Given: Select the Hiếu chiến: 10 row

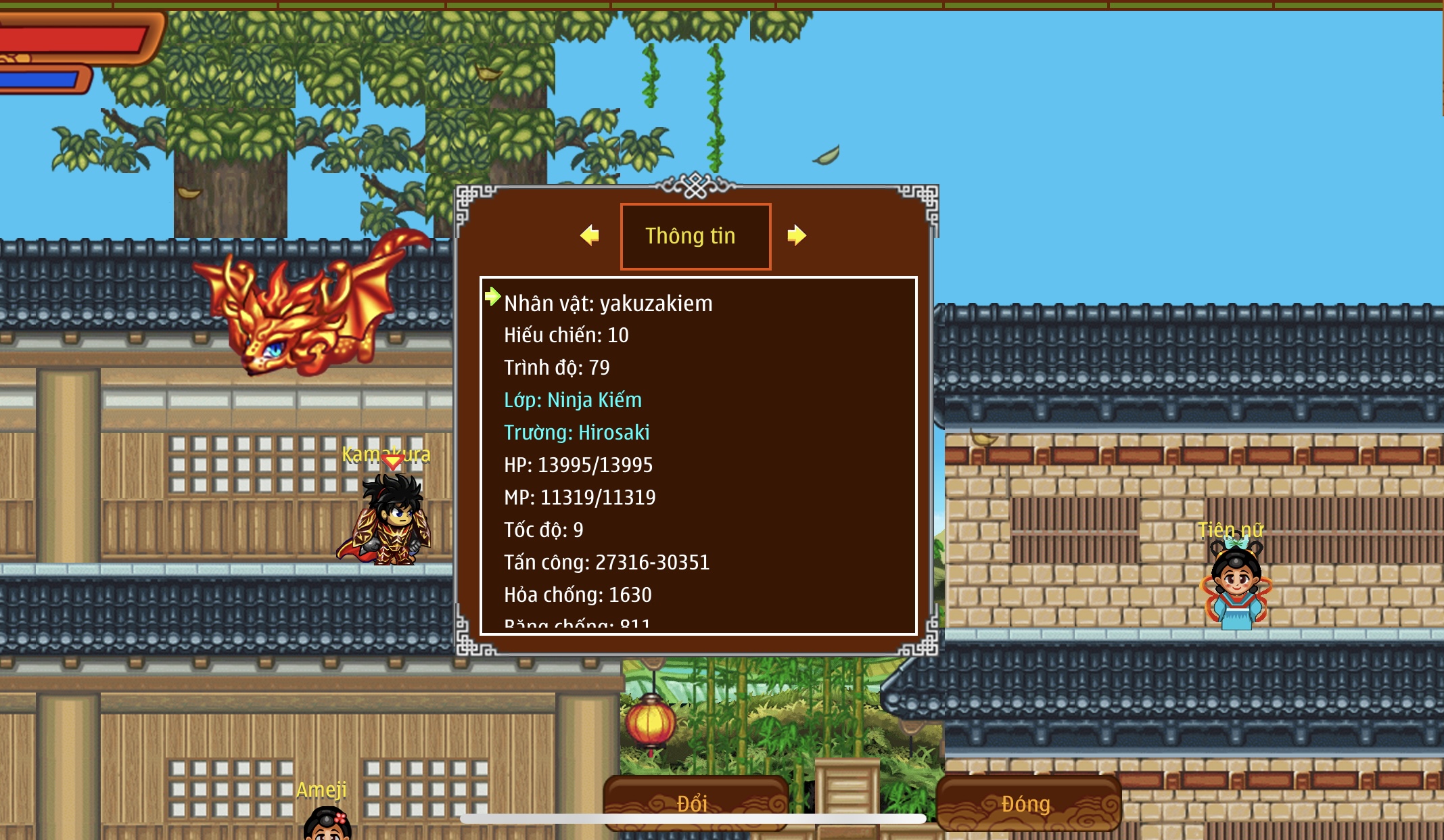Looking at the screenshot, I should point(566,335).
